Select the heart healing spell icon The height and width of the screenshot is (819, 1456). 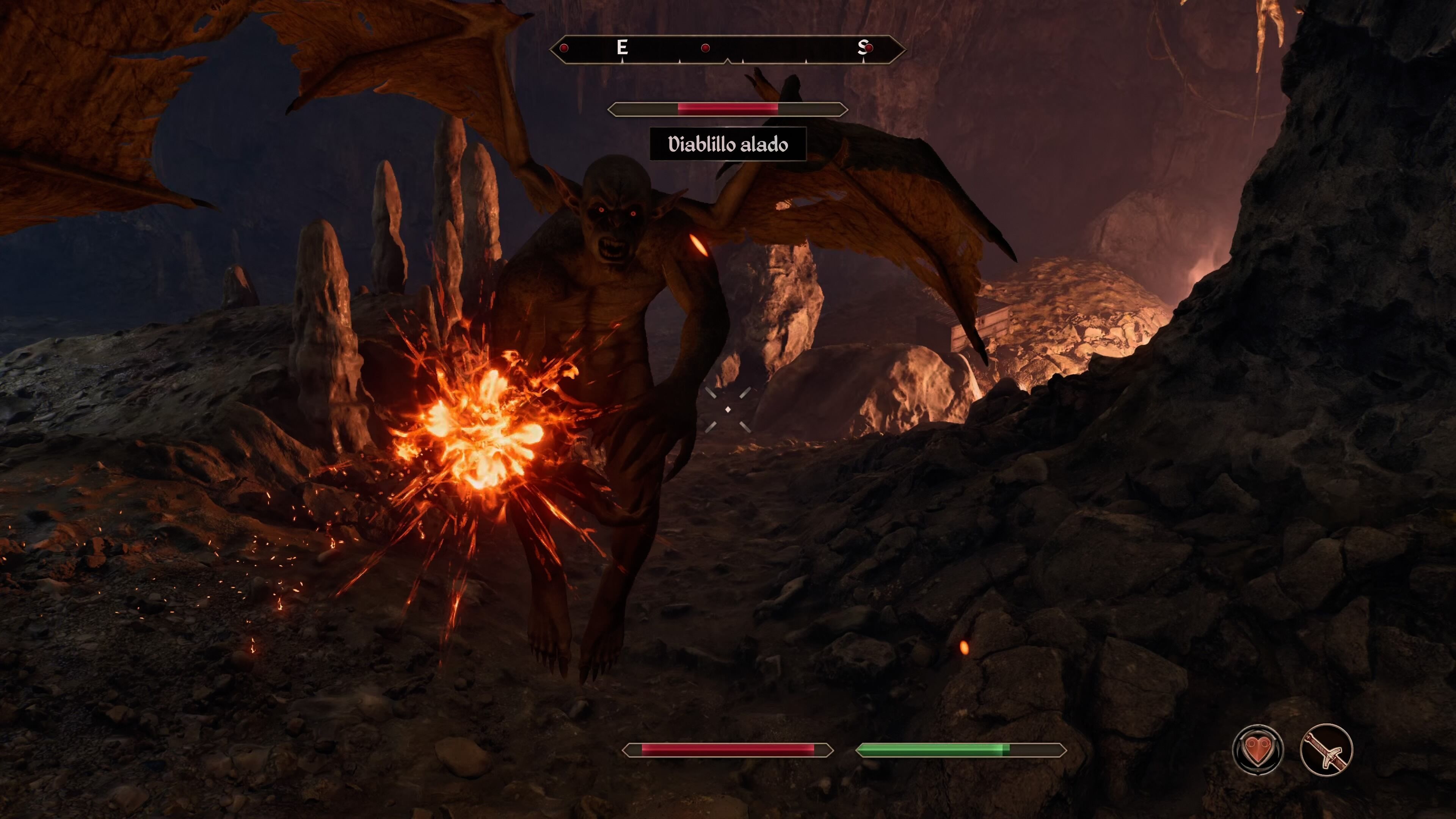[1257, 750]
